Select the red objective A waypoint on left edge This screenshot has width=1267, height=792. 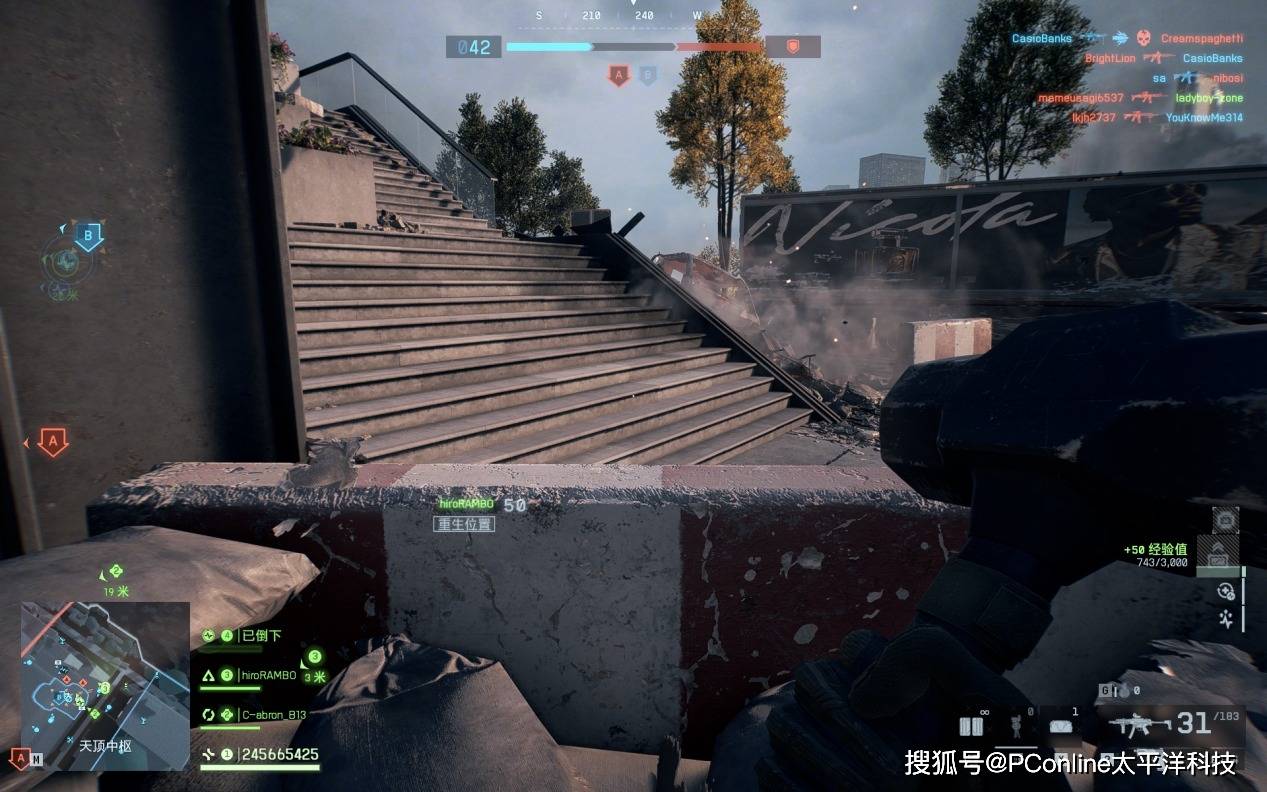(52, 440)
